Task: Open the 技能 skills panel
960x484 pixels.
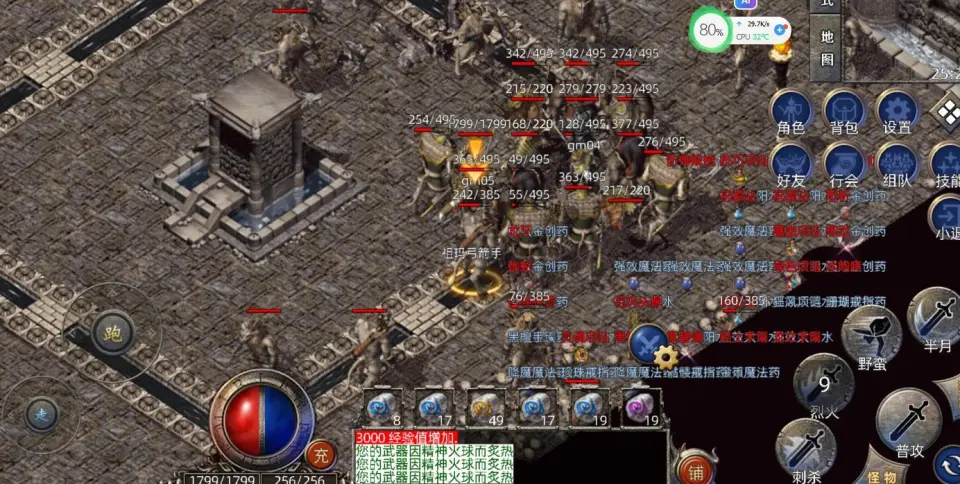Action: pyautogui.click(x=945, y=165)
